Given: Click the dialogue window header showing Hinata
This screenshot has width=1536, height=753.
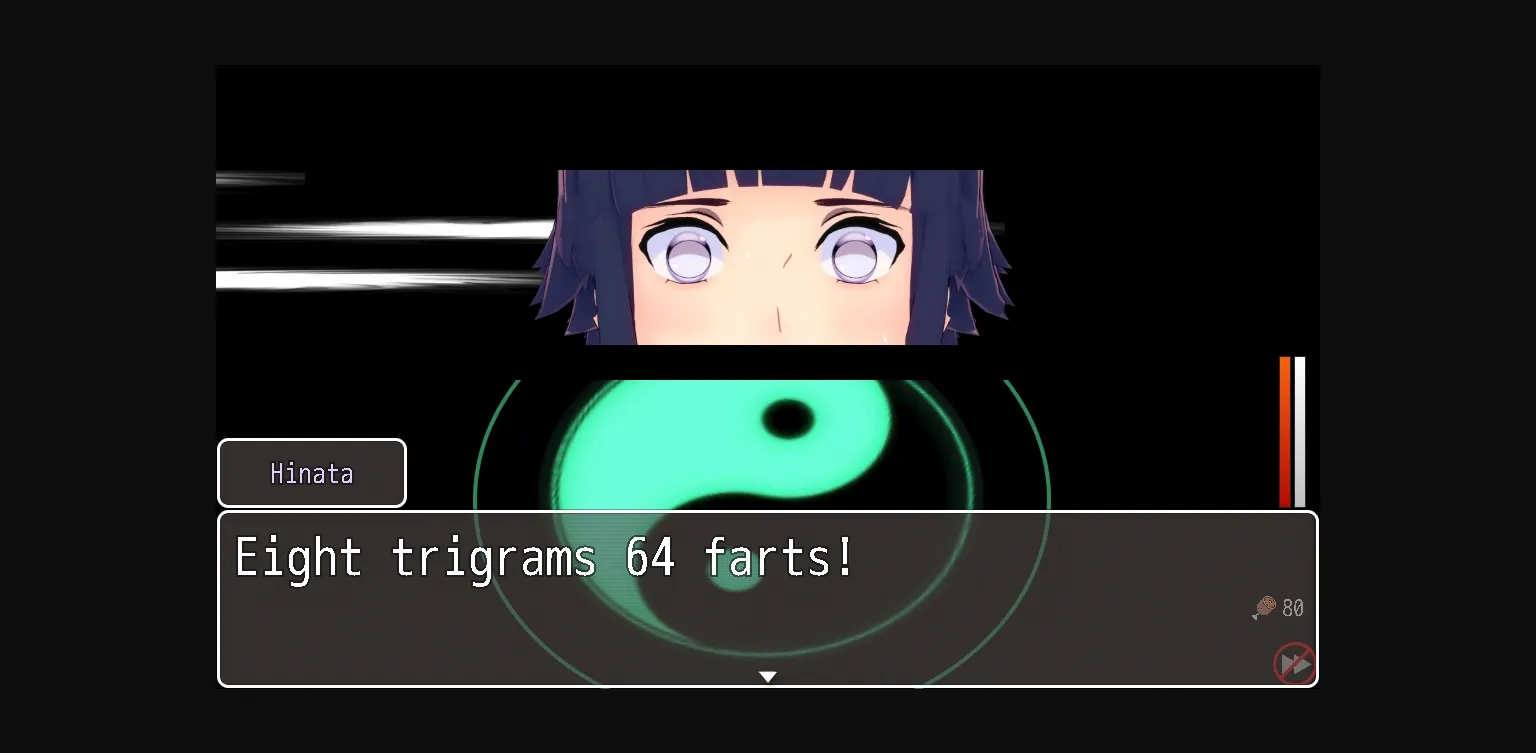Looking at the screenshot, I should [x=311, y=472].
